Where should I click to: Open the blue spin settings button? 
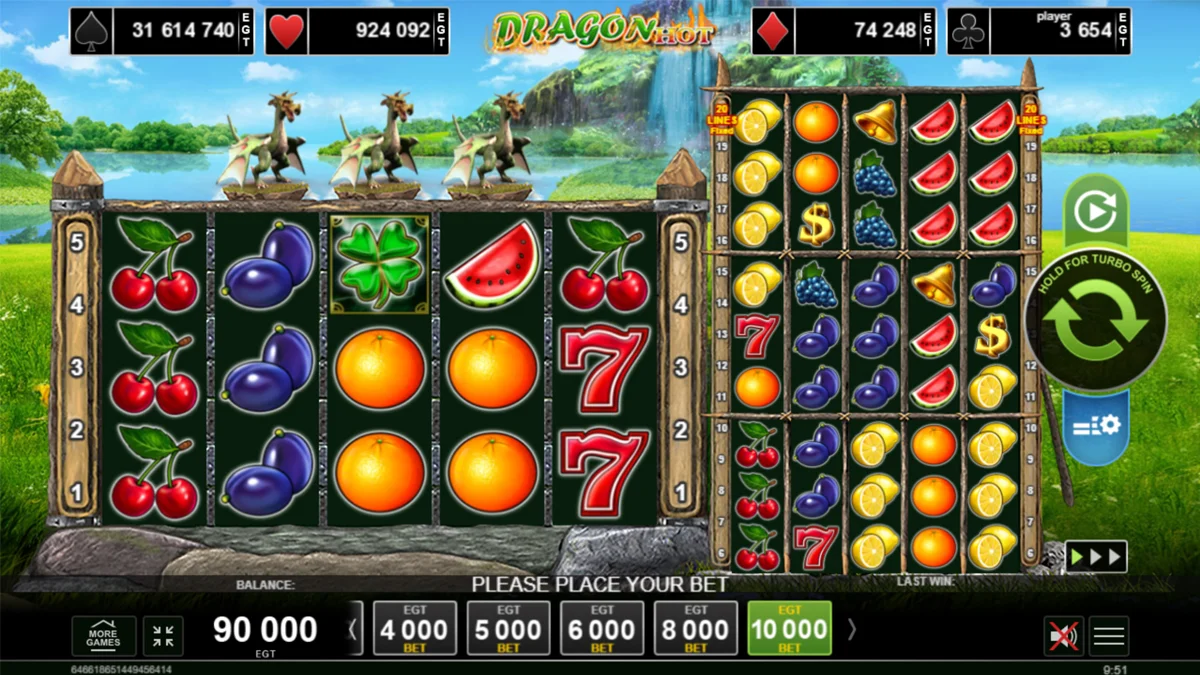pyautogui.click(x=1095, y=426)
